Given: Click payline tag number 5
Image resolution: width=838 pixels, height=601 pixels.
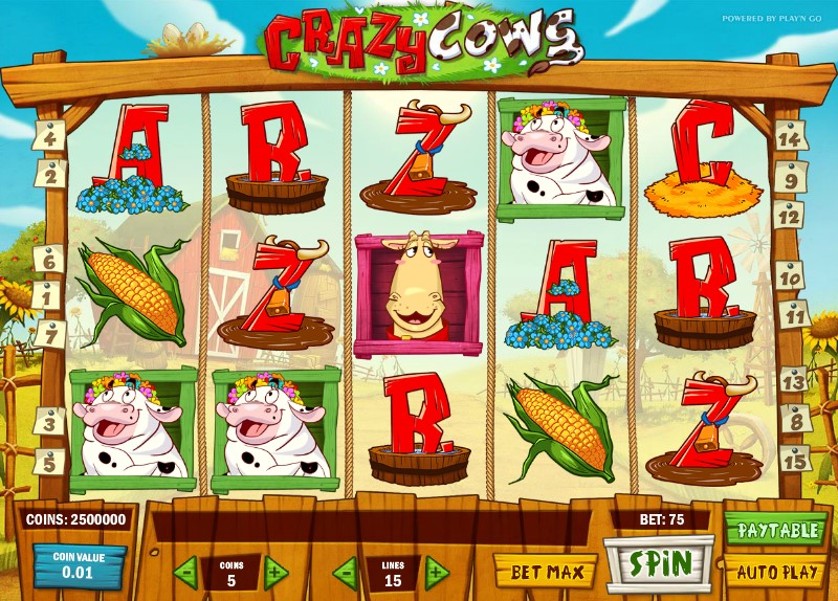Looking at the screenshot, I should (47, 461).
